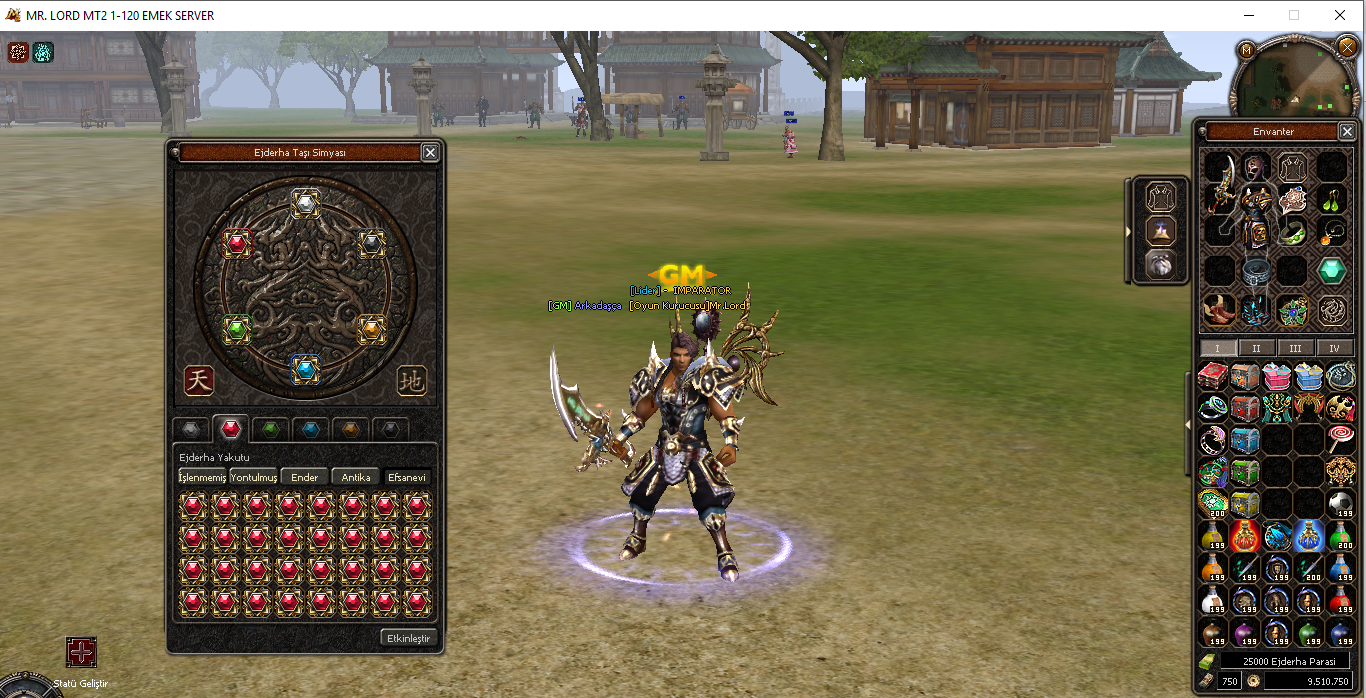Select the Yontulmuş grade tab
The width and height of the screenshot is (1366, 698).
click(254, 477)
